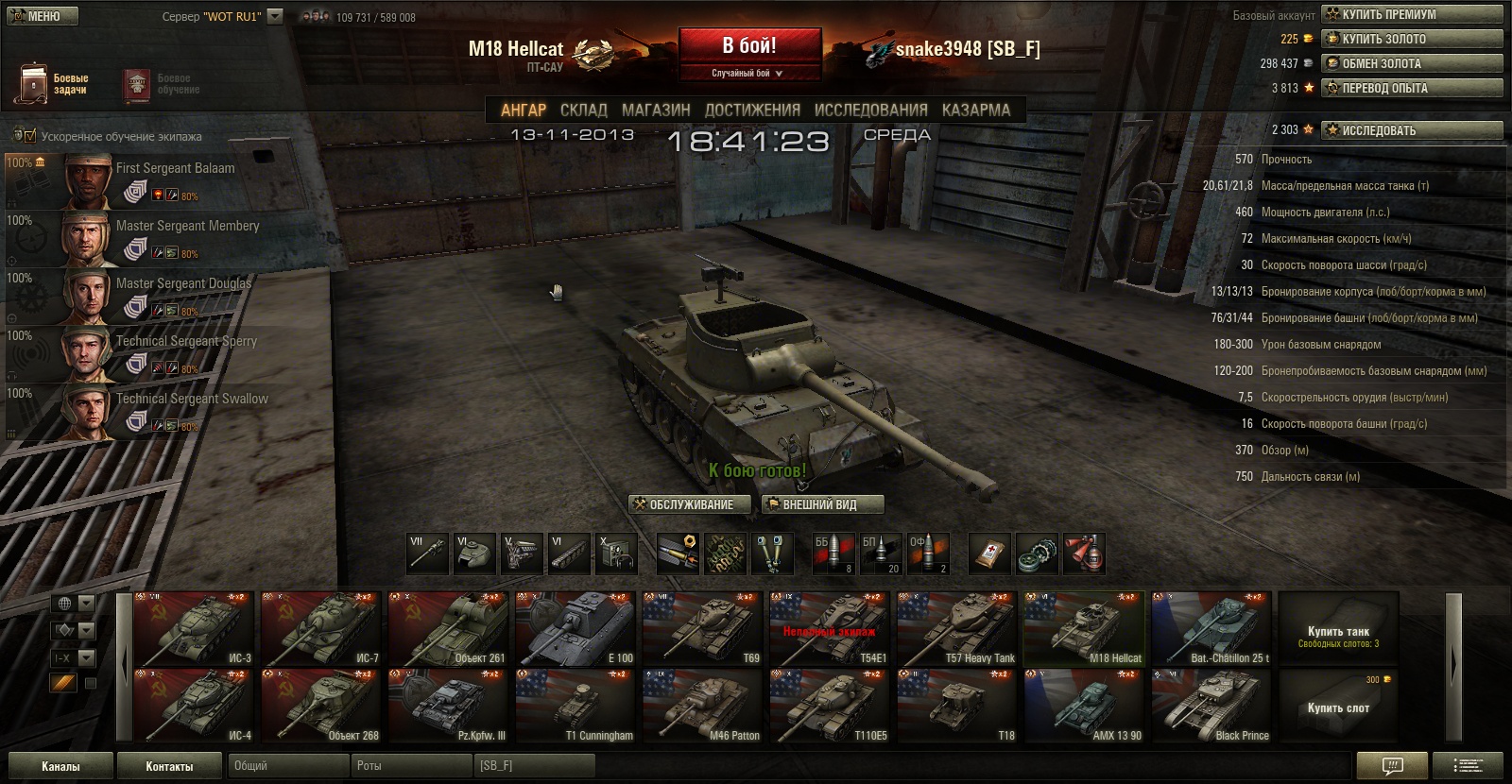
Task: Open the Контакты contacts button
Action: tap(169, 766)
